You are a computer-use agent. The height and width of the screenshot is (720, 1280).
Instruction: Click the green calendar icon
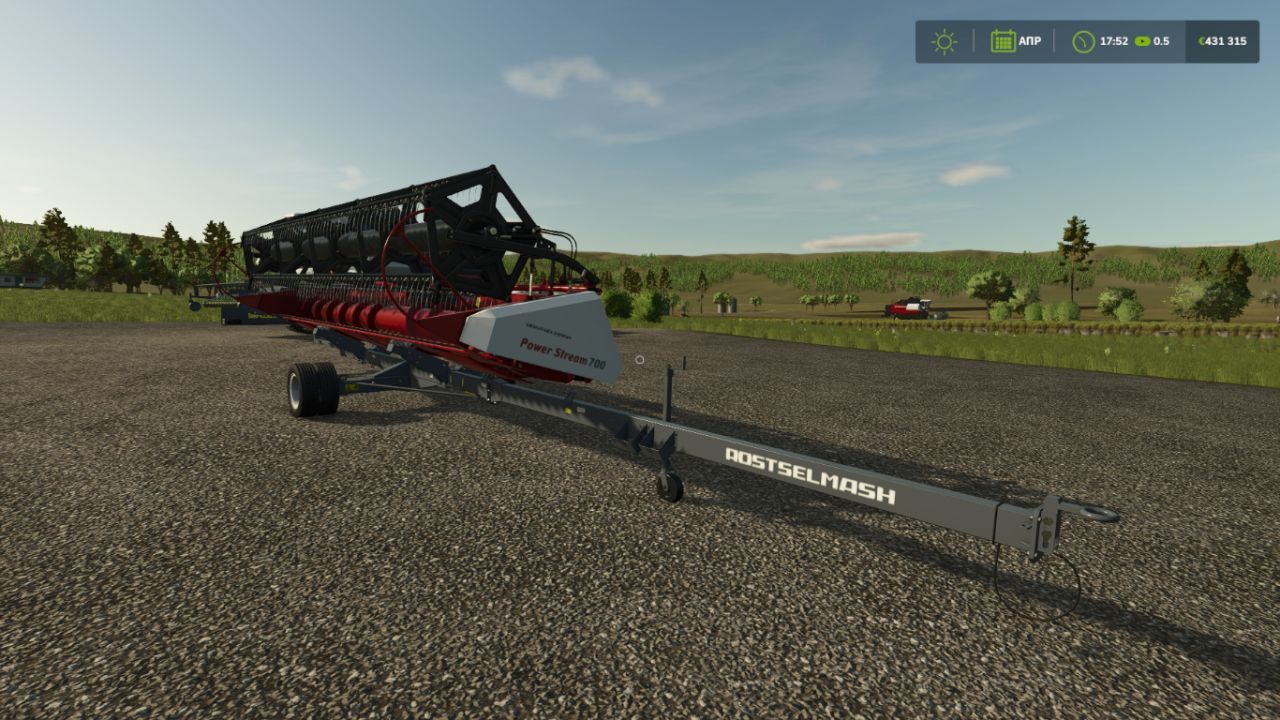(x=1002, y=42)
